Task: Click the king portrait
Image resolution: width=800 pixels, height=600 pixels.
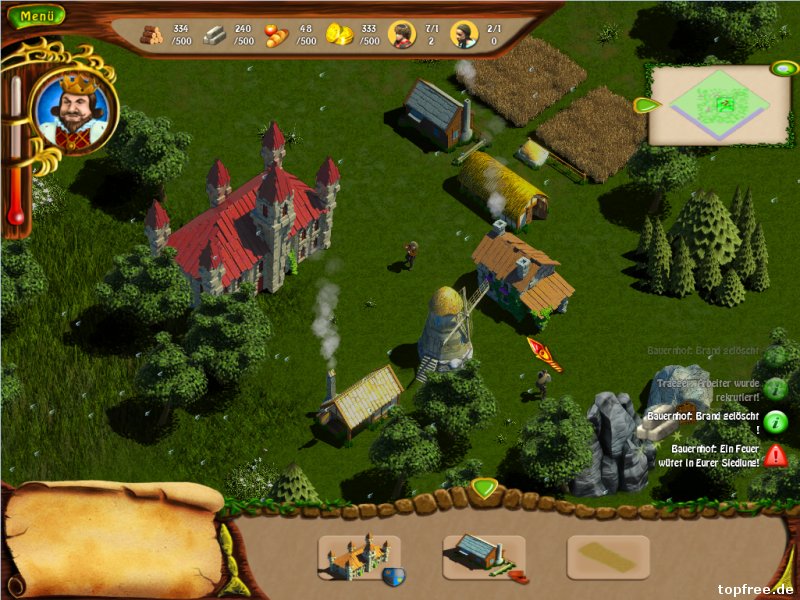Action: [74, 109]
